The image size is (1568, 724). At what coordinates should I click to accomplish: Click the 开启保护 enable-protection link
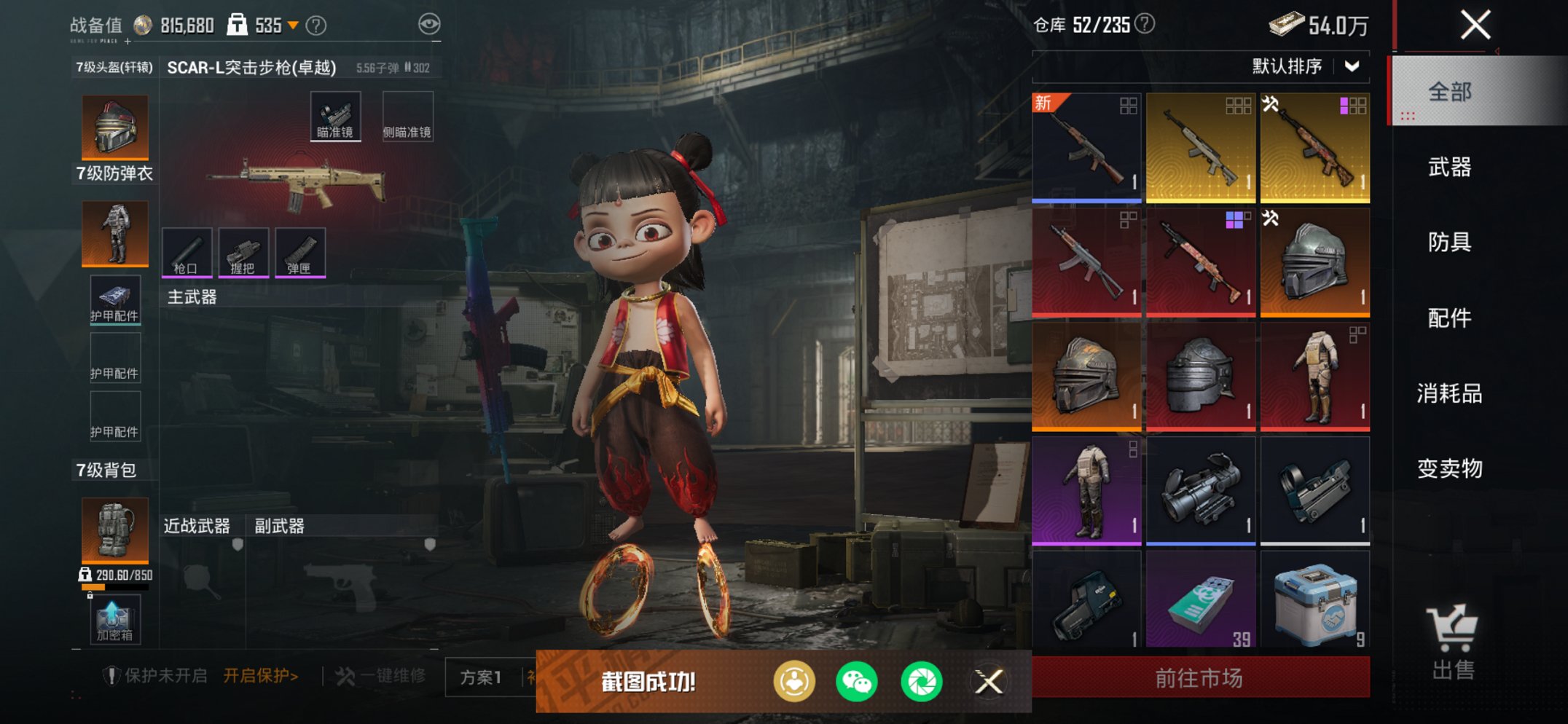260,676
